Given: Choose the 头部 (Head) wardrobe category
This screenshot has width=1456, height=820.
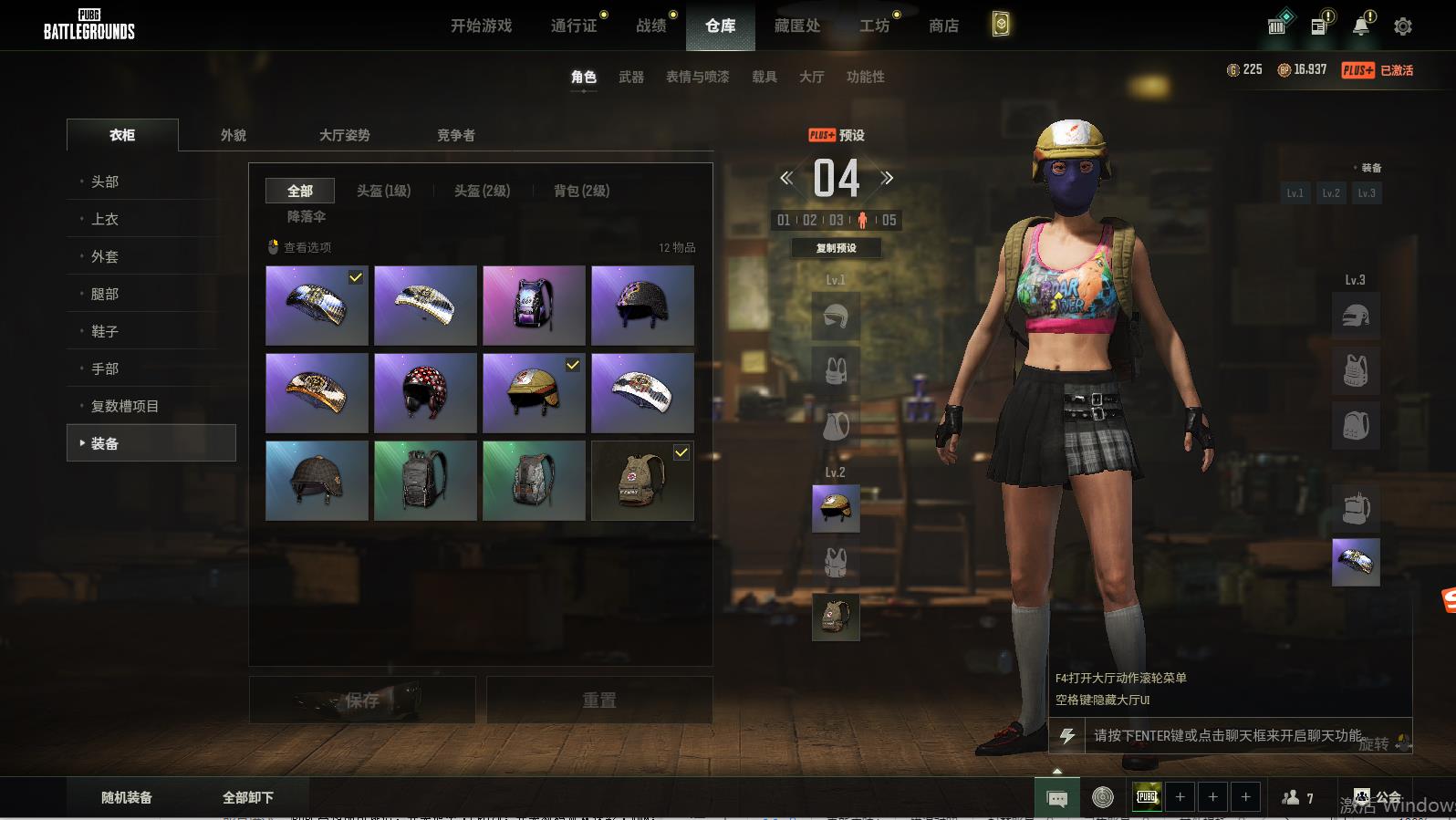Looking at the screenshot, I should click(x=105, y=182).
